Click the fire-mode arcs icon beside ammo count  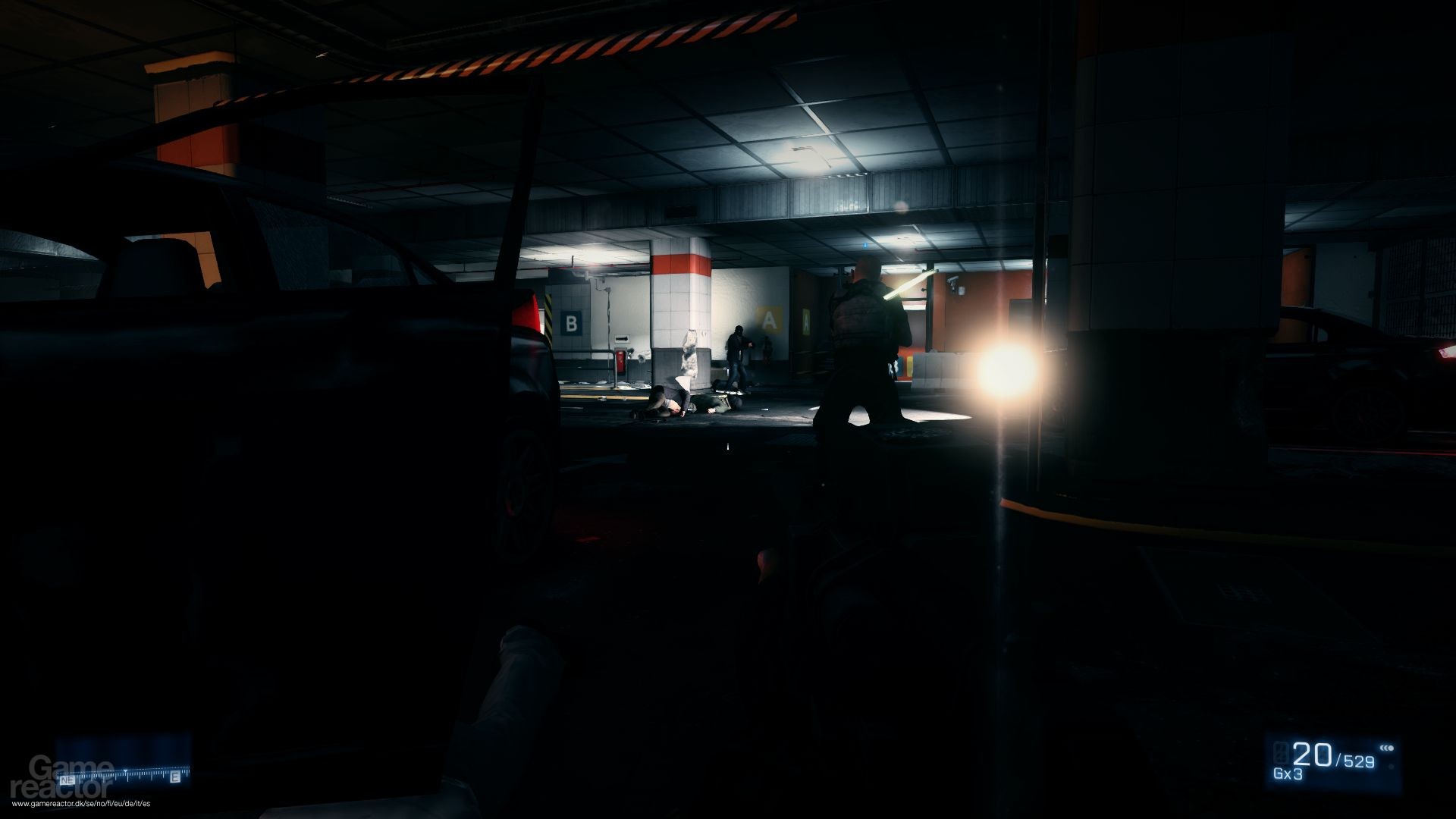click(1387, 748)
